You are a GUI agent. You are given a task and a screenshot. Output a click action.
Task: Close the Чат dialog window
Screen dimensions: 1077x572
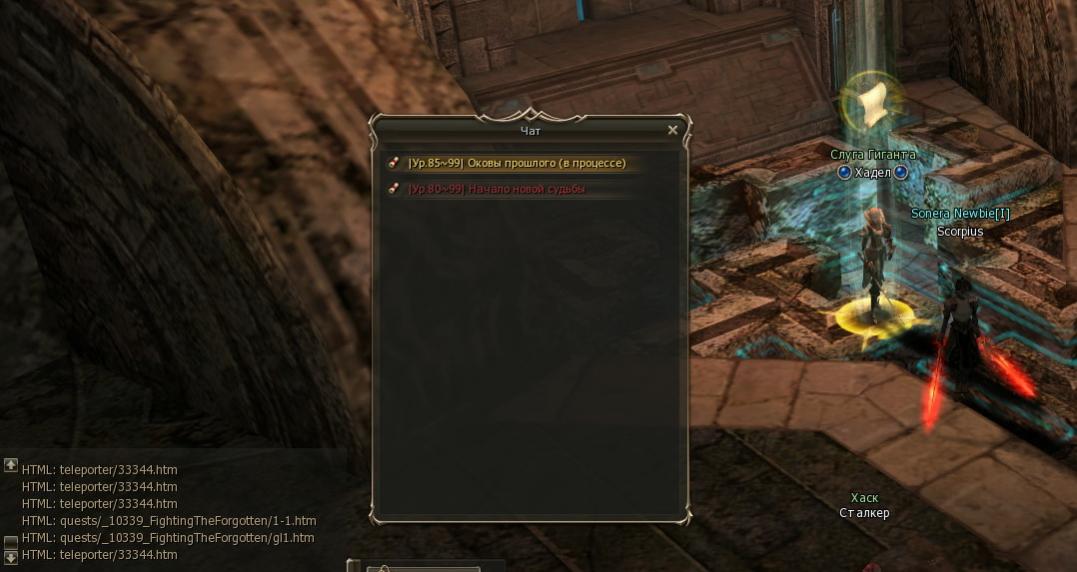pyautogui.click(x=672, y=130)
